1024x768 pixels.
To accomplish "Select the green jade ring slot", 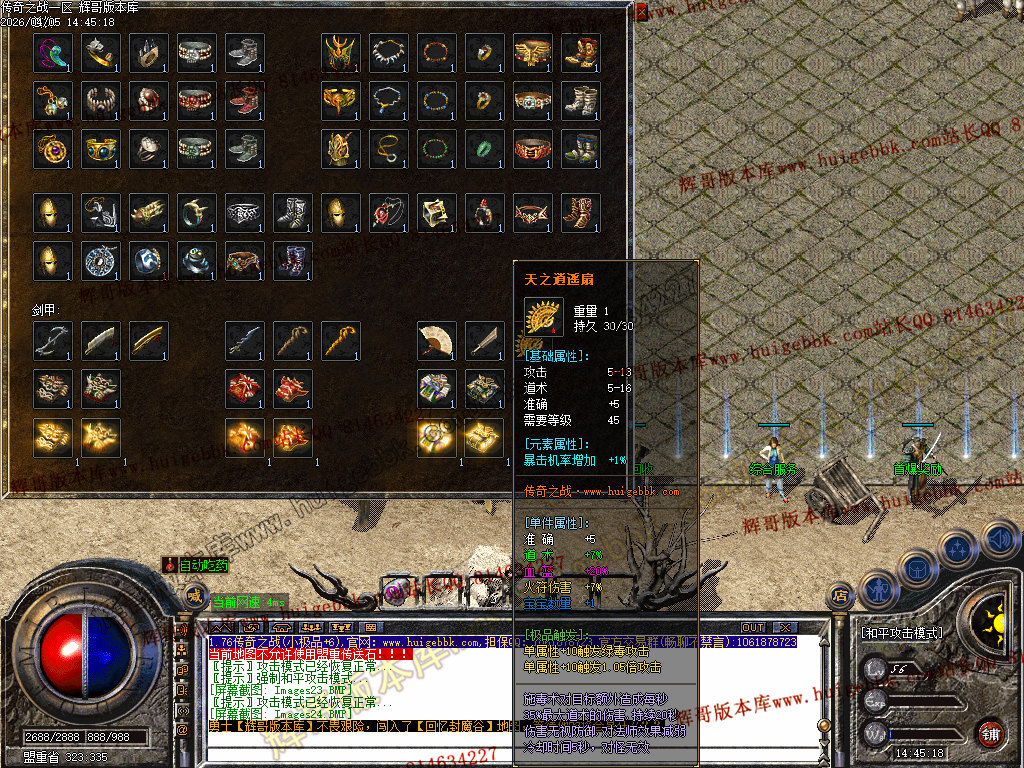I will click(x=484, y=148).
